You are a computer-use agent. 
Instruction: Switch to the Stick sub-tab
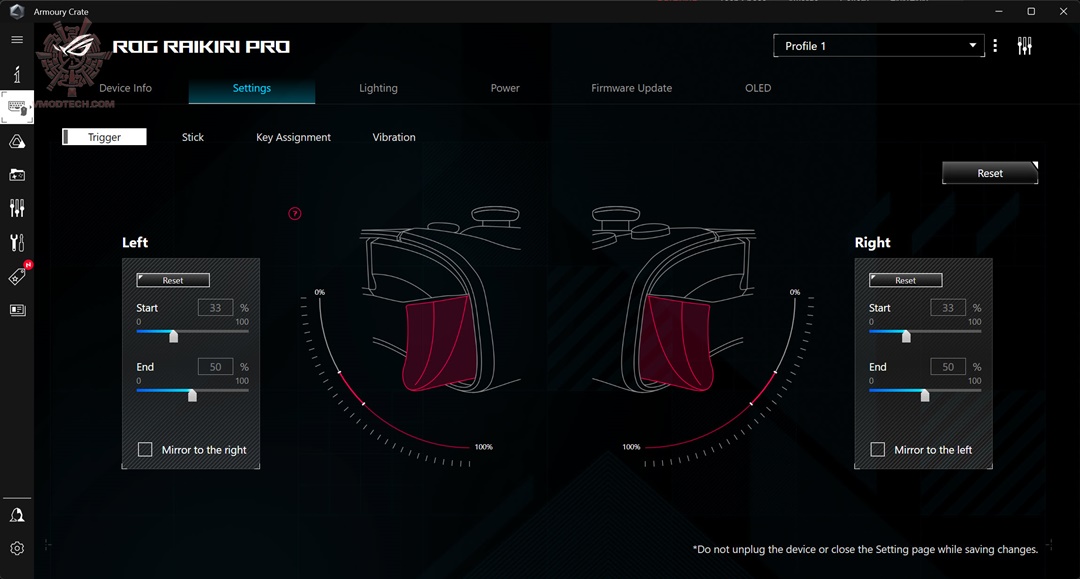[193, 137]
